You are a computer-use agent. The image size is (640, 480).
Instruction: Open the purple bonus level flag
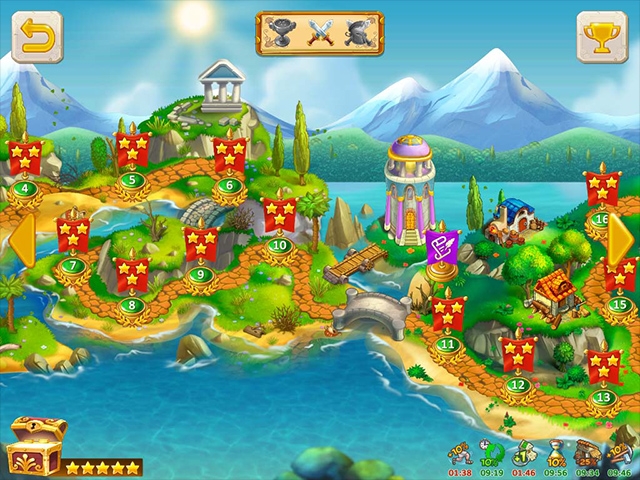[x=441, y=247]
